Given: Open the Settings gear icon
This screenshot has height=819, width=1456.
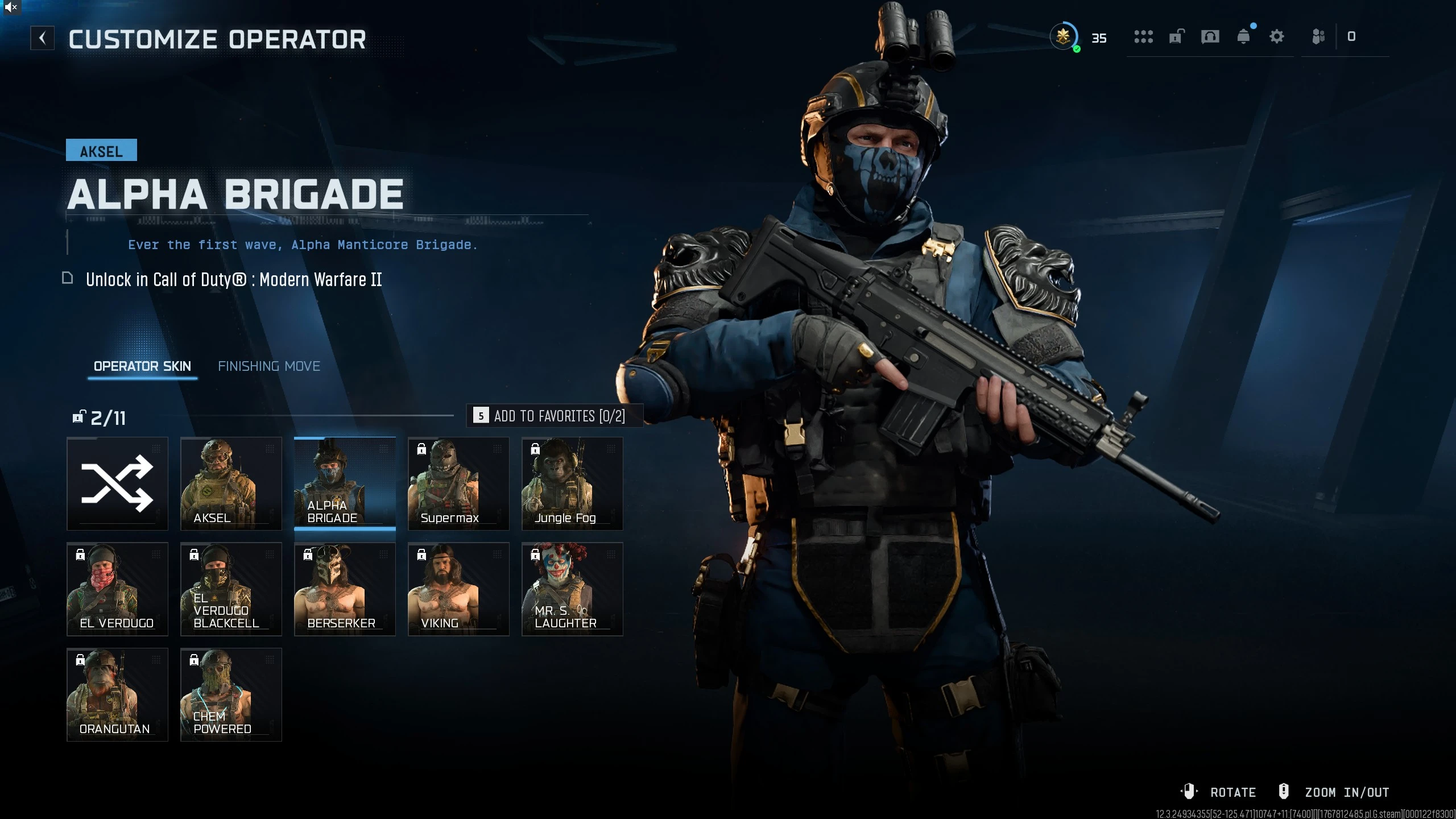Looking at the screenshot, I should click(x=1277, y=36).
